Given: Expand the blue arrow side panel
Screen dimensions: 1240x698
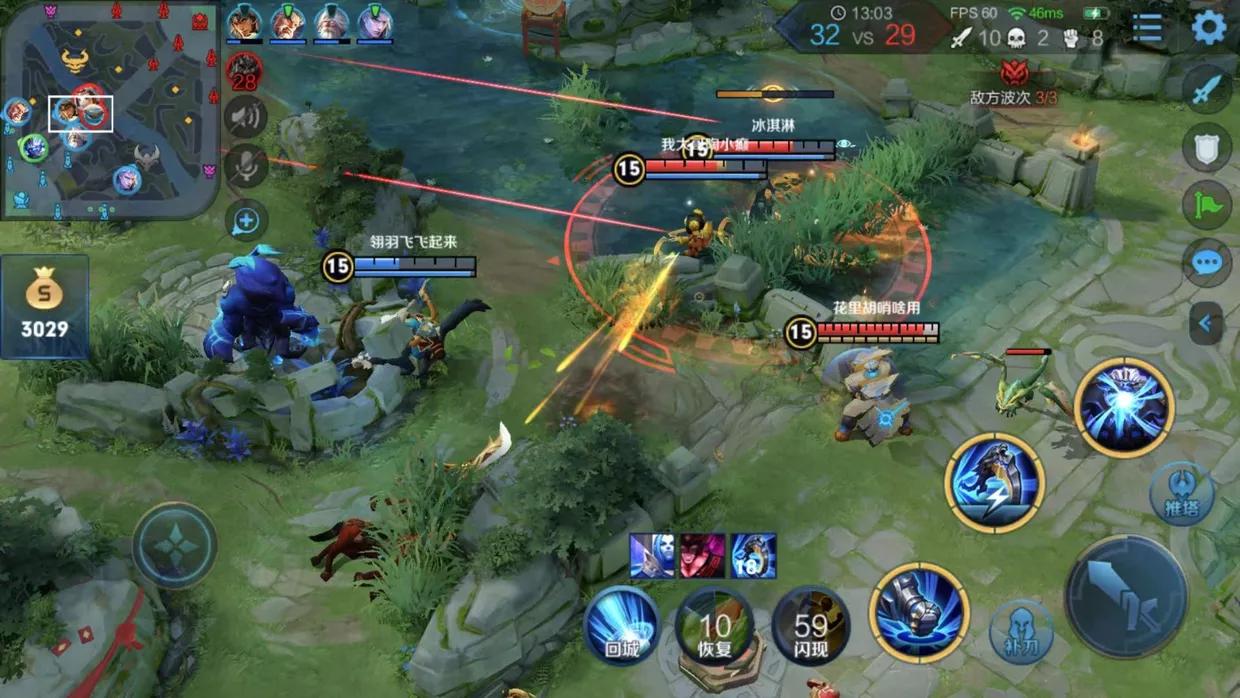Looking at the screenshot, I should click(x=1207, y=323).
